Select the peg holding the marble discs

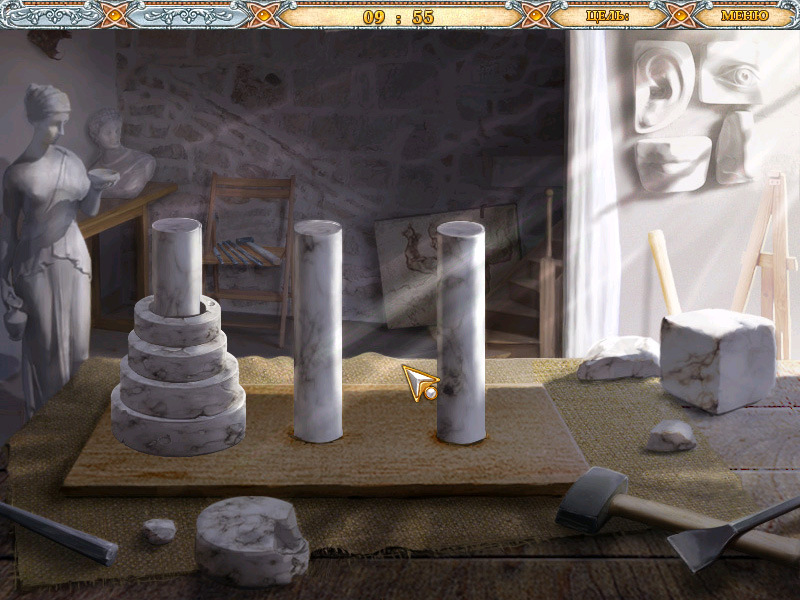(177, 265)
